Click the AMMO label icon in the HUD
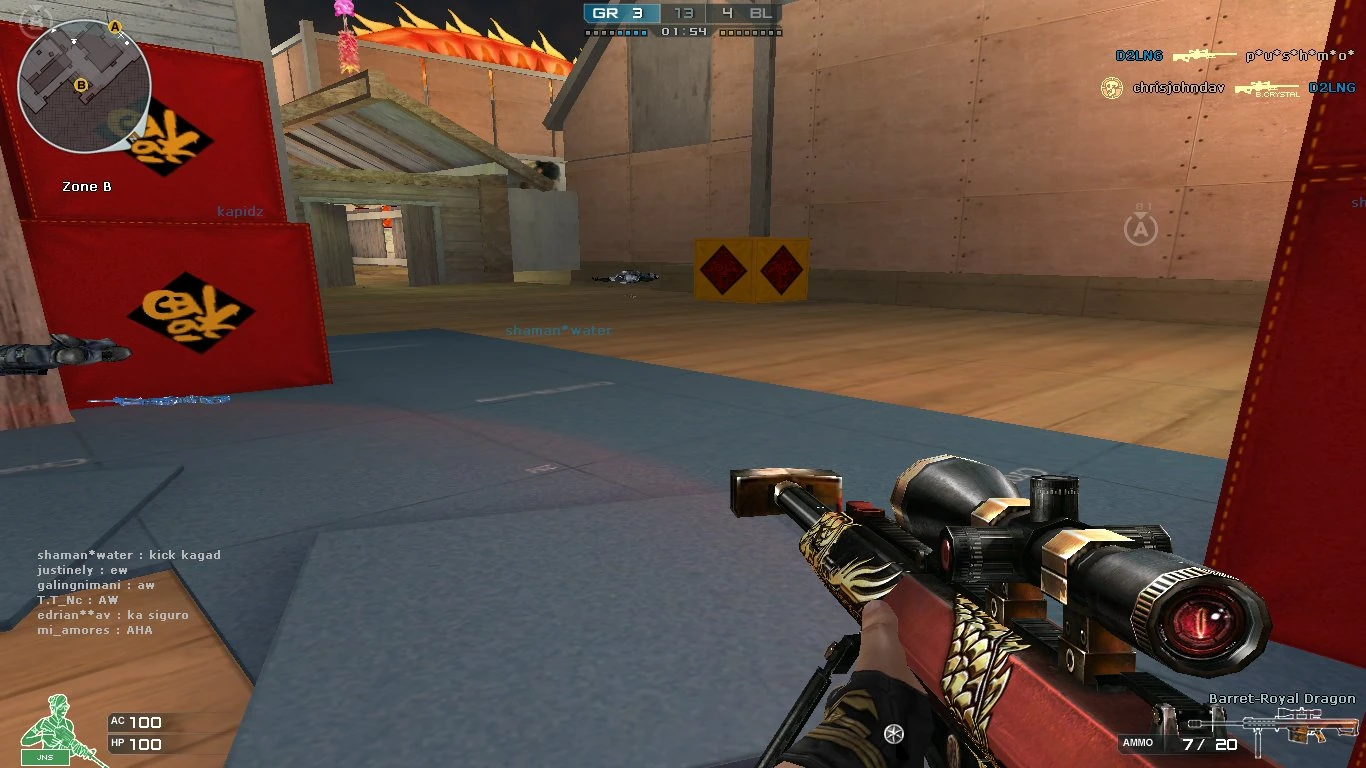1366x768 pixels. point(1139,743)
